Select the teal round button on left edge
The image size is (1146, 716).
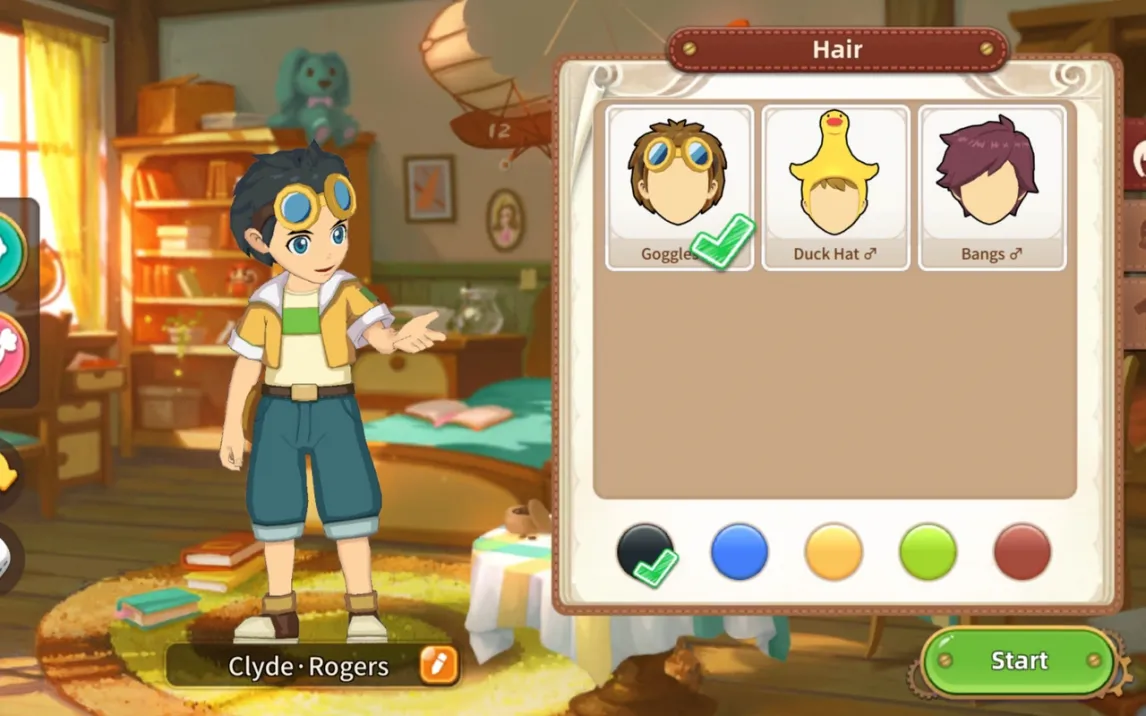click(x=8, y=252)
